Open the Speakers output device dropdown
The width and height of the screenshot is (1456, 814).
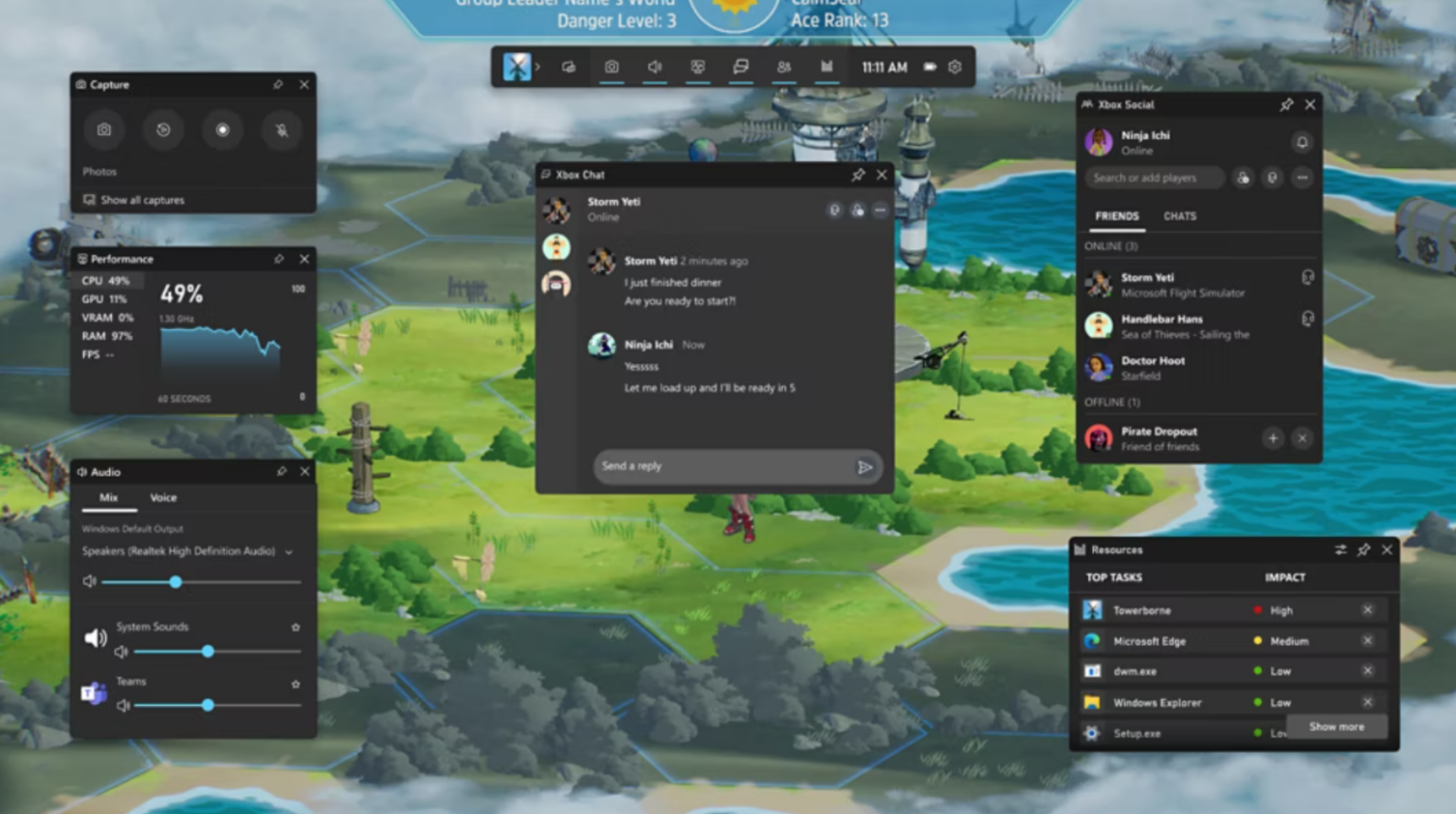[288, 552]
